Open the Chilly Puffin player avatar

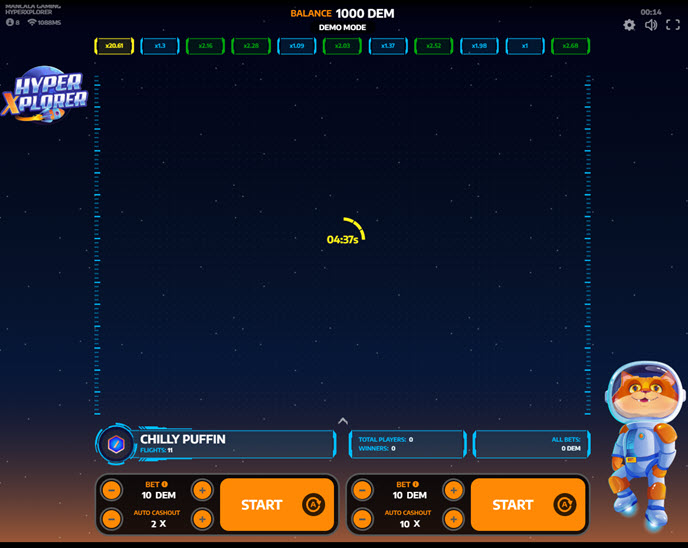coord(116,444)
